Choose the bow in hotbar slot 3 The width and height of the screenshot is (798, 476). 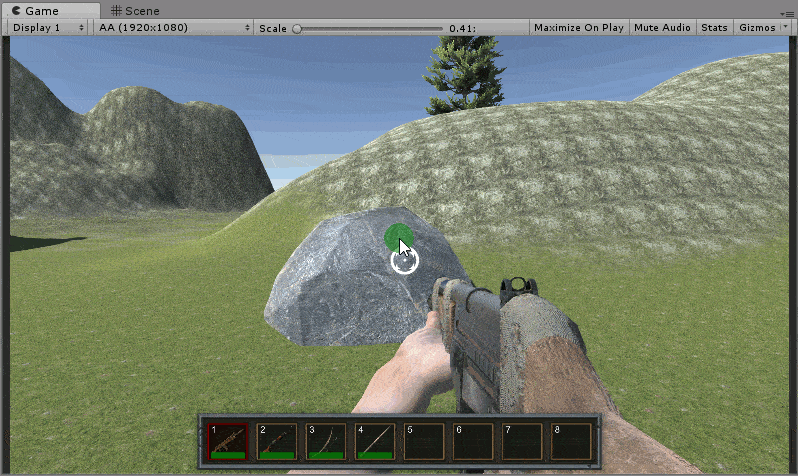[325, 440]
